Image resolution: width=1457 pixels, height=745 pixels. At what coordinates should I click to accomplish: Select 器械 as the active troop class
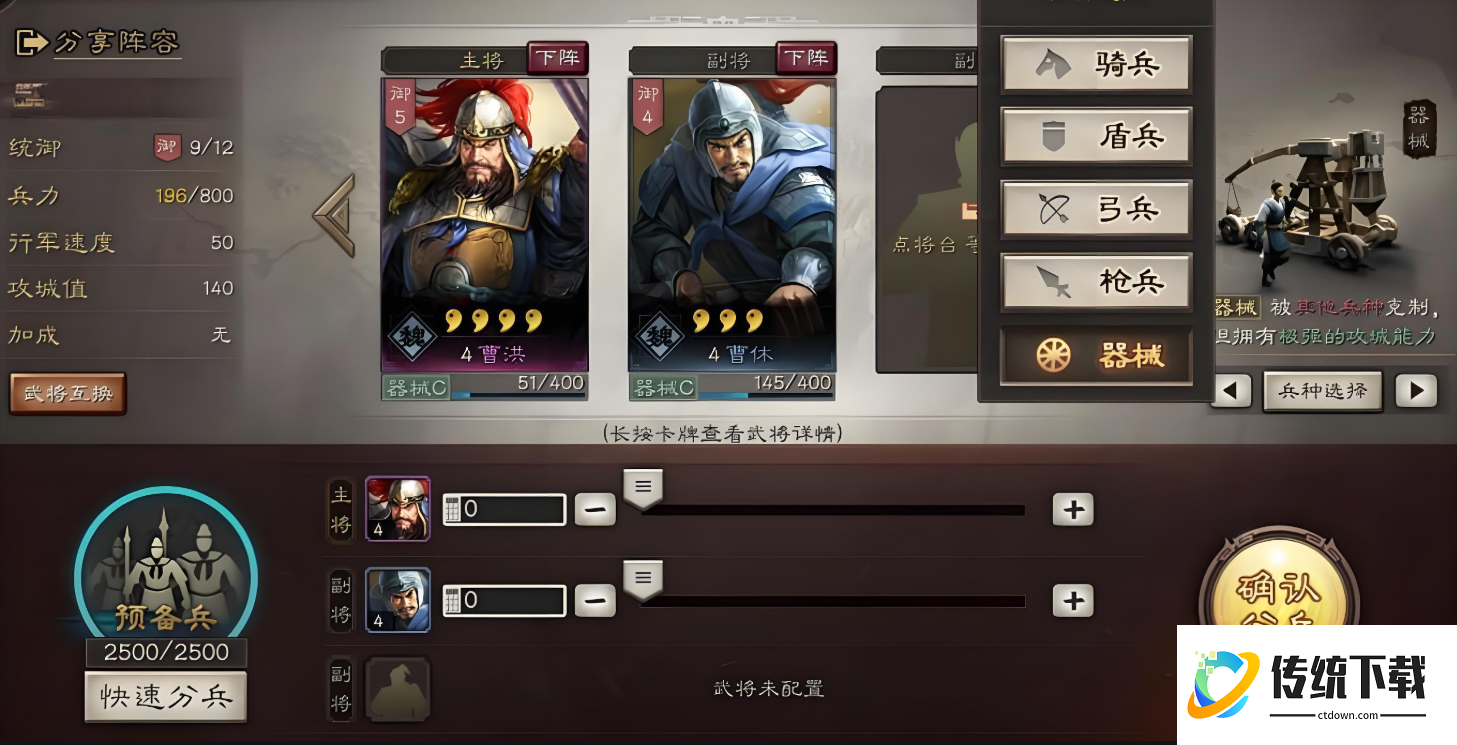(1095, 355)
